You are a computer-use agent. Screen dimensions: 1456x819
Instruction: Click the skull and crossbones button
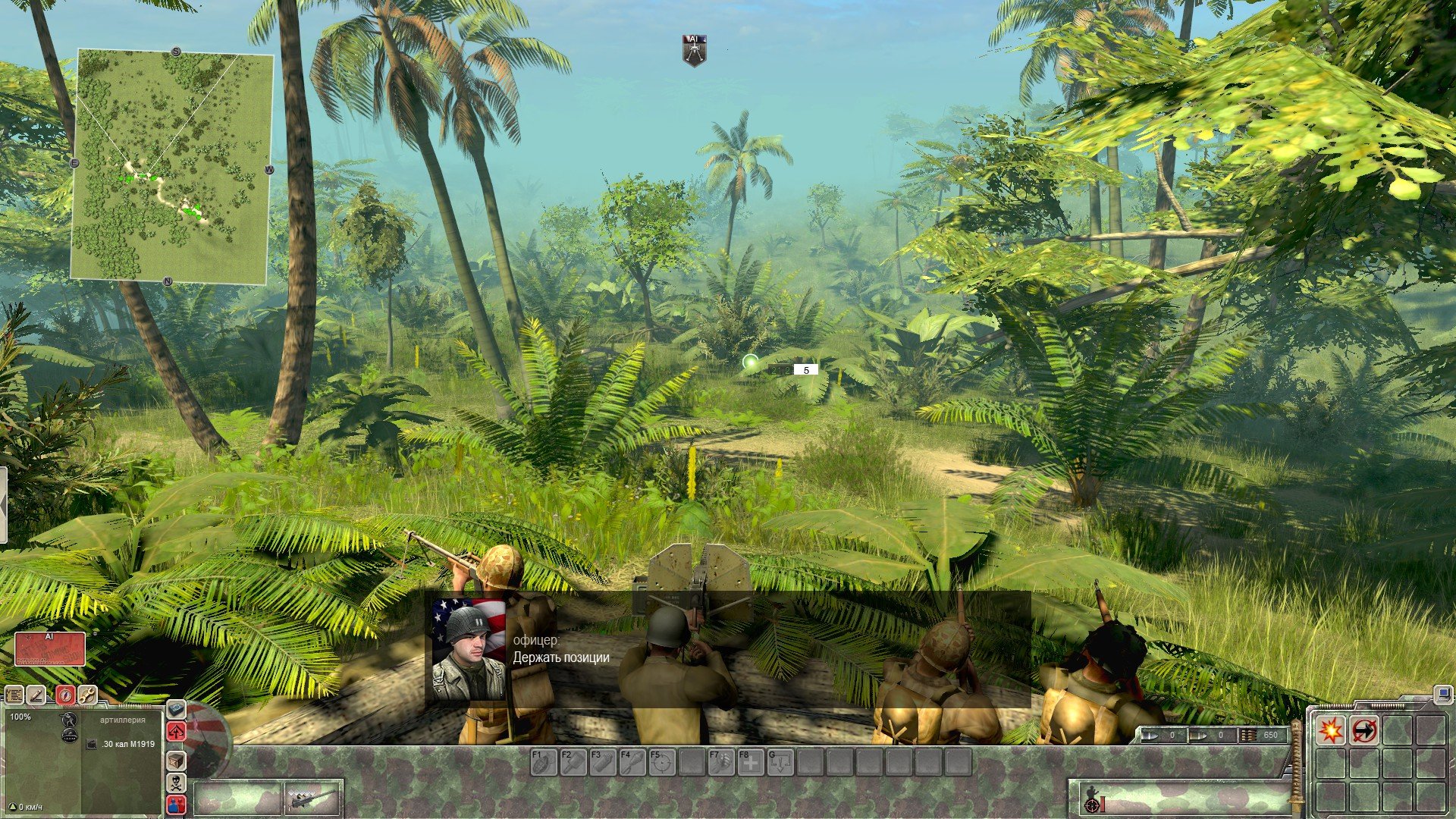[x=176, y=782]
